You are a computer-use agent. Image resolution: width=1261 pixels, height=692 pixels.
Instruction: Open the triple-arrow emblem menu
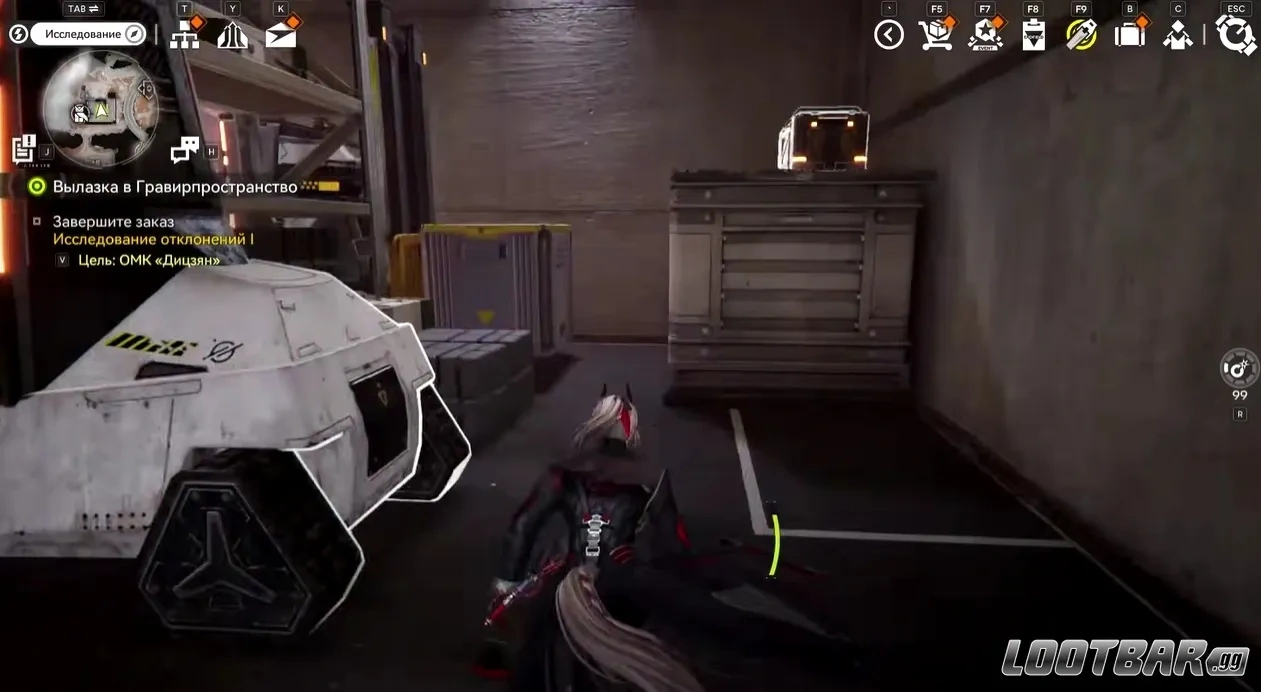232,35
